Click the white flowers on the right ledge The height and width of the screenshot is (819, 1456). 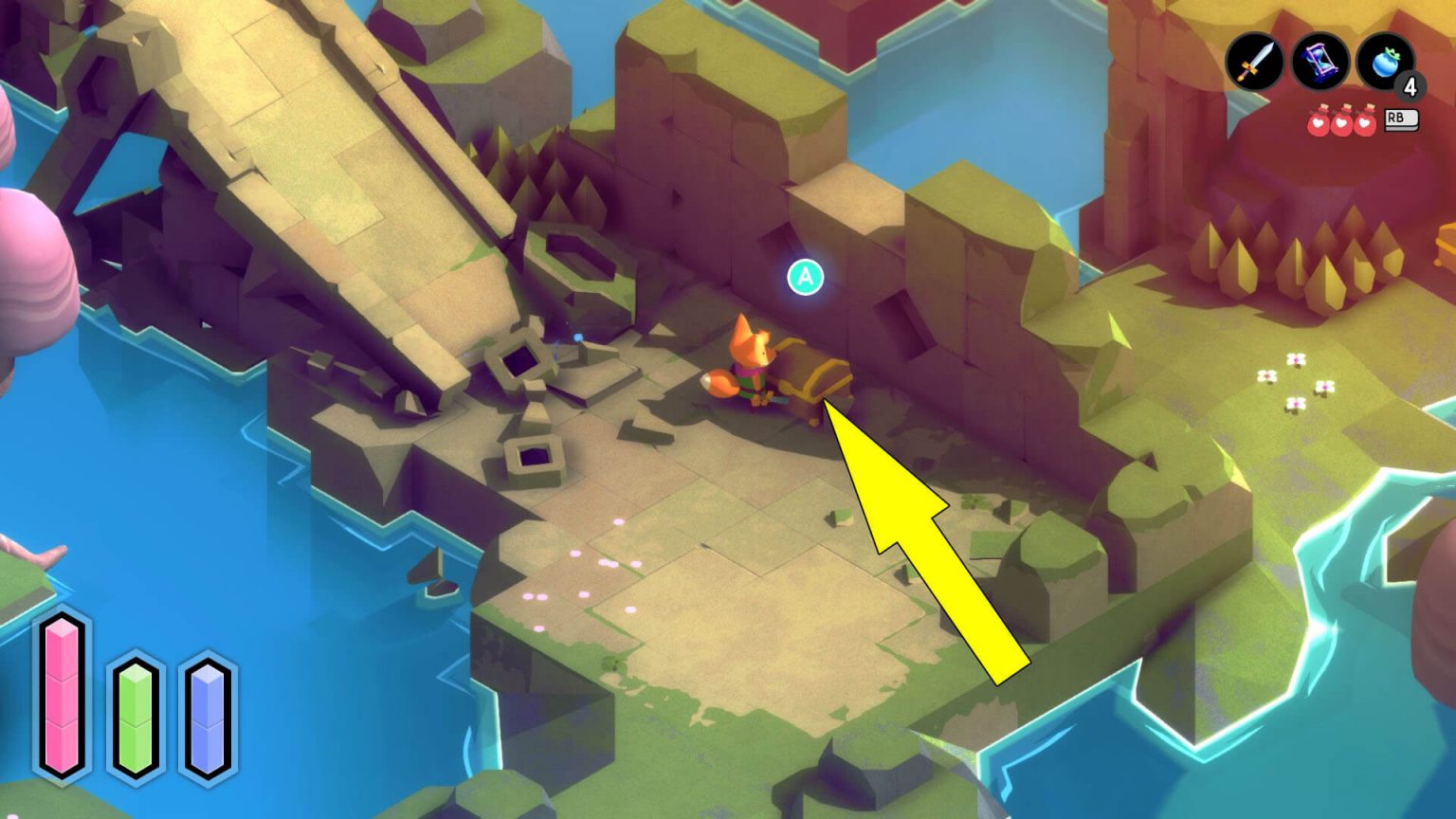(x=1297, y=379)
